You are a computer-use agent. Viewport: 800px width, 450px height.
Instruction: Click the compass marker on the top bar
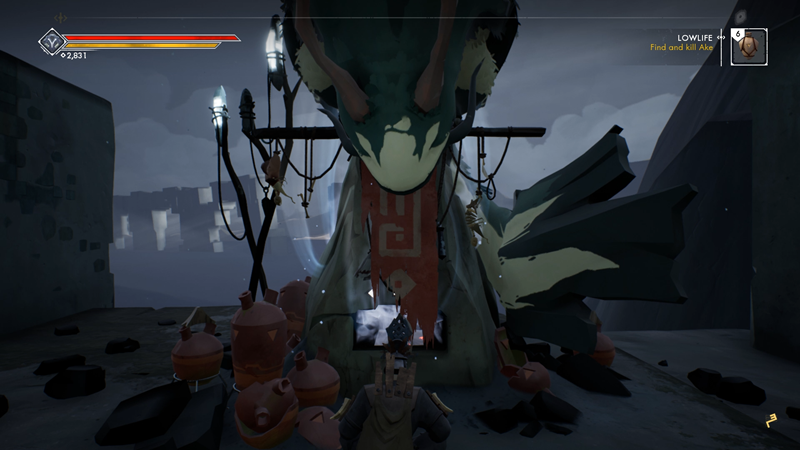pyautogui.click(x=61, y=17)
